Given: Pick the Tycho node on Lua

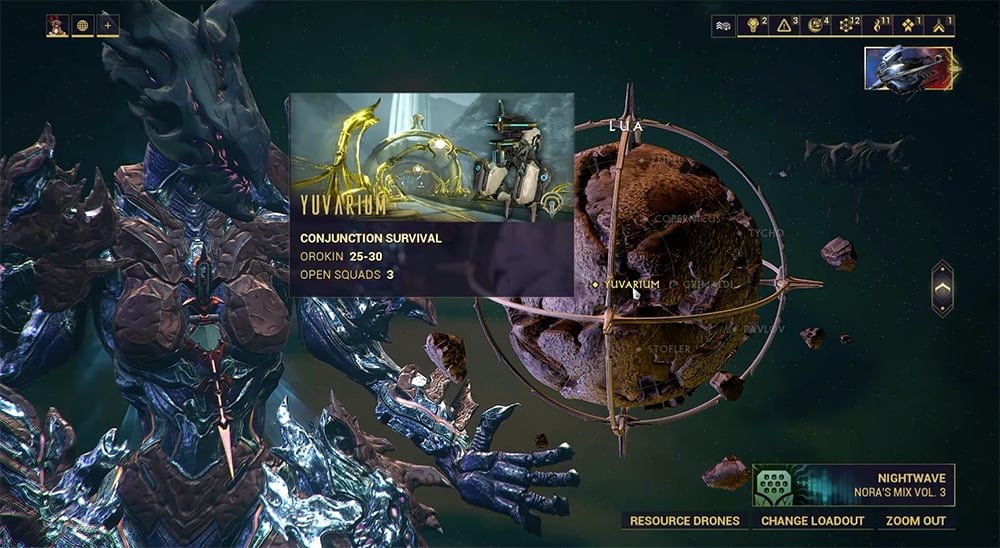Looking at the screenshot, I should pyautogui.click(x=765, y=233).
